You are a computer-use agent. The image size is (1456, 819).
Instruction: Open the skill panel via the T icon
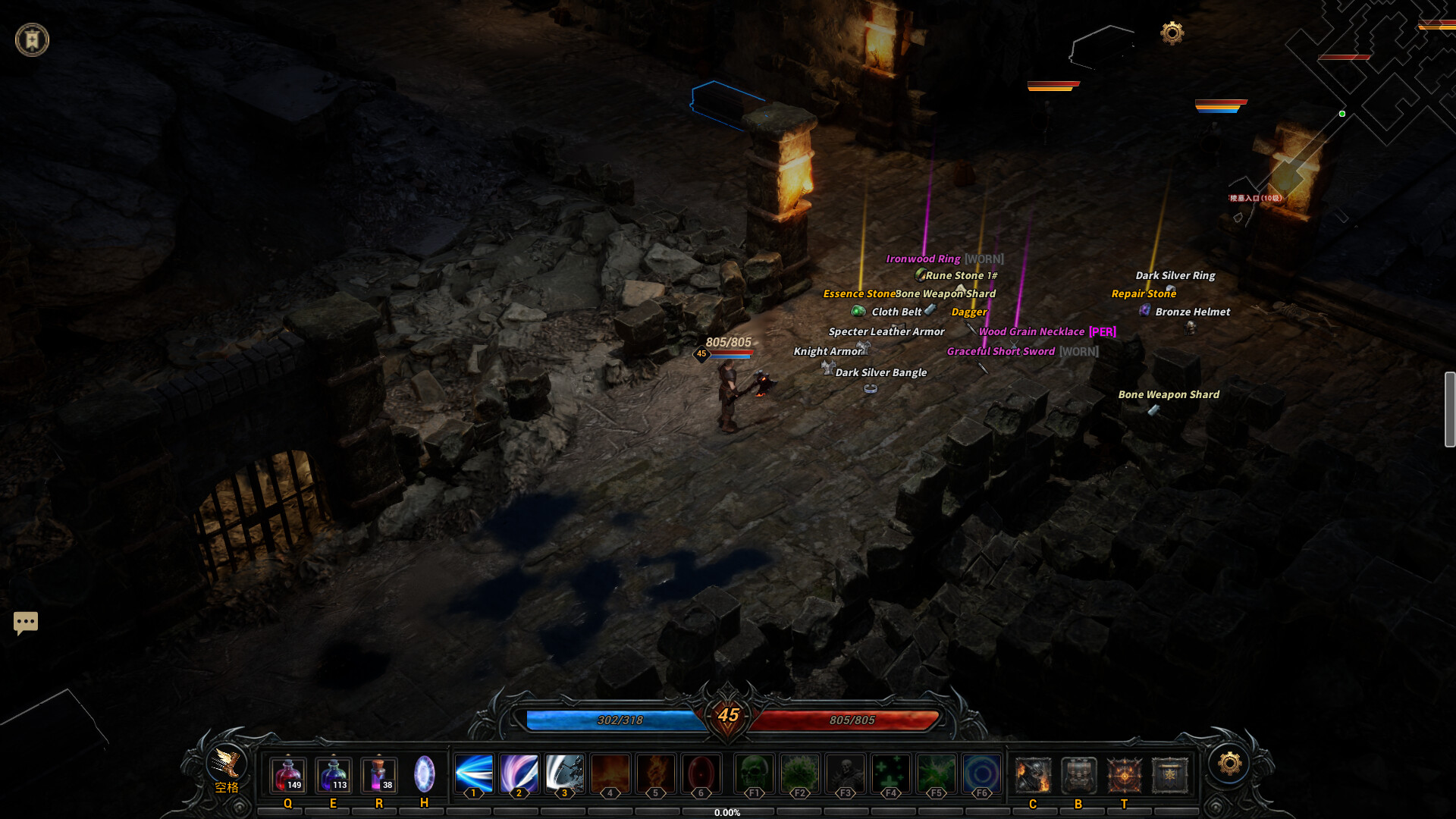(1123, 773)
